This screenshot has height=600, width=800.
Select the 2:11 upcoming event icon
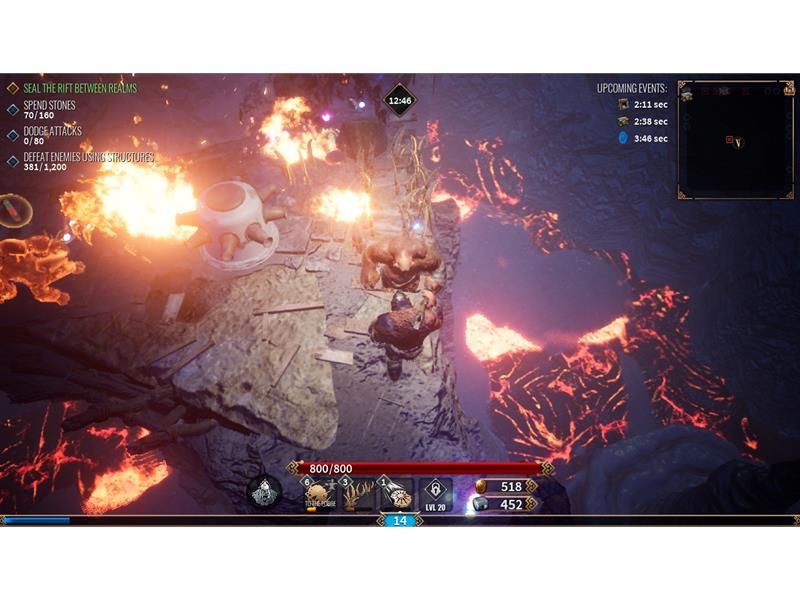coord(623,104)
